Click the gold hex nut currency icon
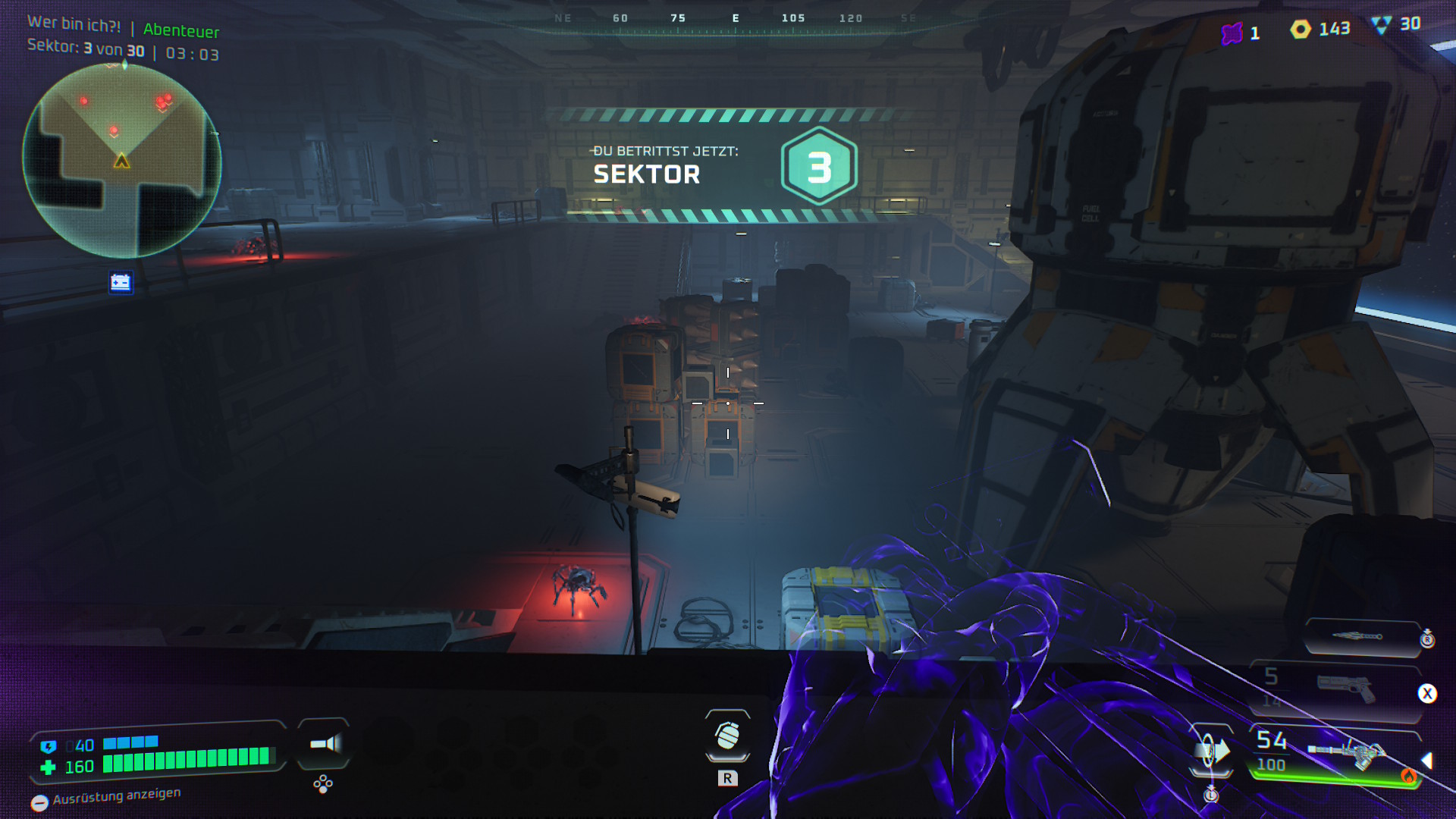The height and width of the screenshot is (819, 1456). pos(1301,30)
